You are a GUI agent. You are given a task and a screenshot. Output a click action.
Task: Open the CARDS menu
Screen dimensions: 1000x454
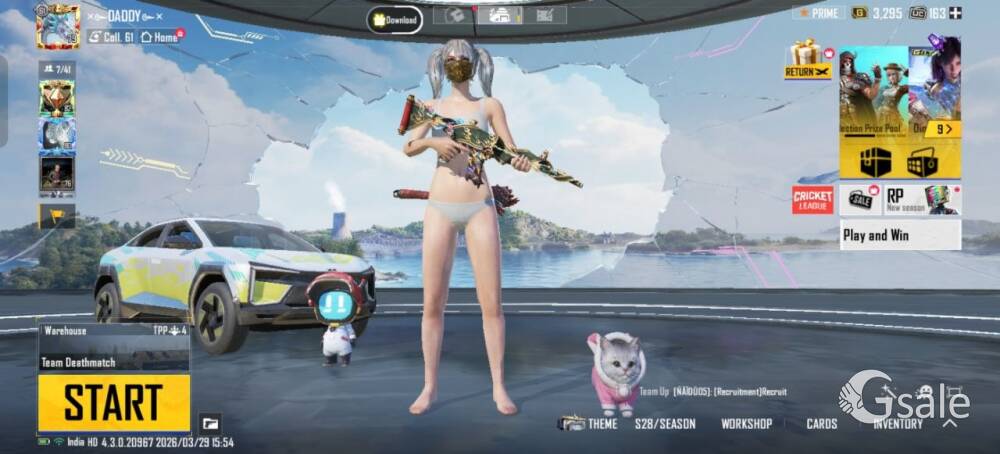(822, 424)
